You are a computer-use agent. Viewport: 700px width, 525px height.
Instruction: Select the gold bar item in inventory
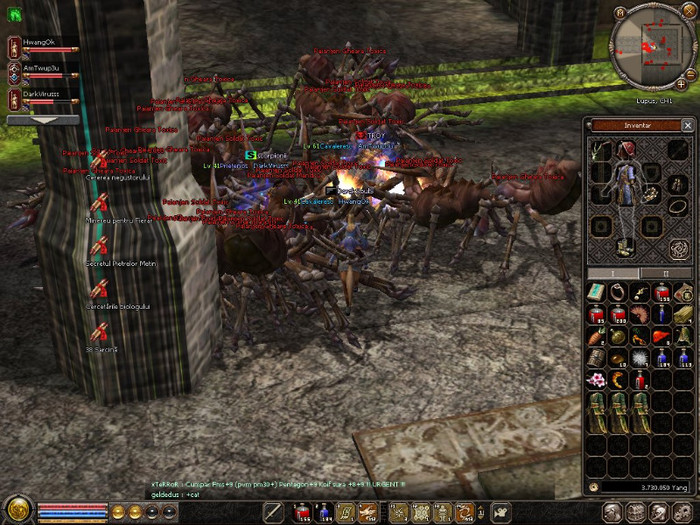coord(683,315)
